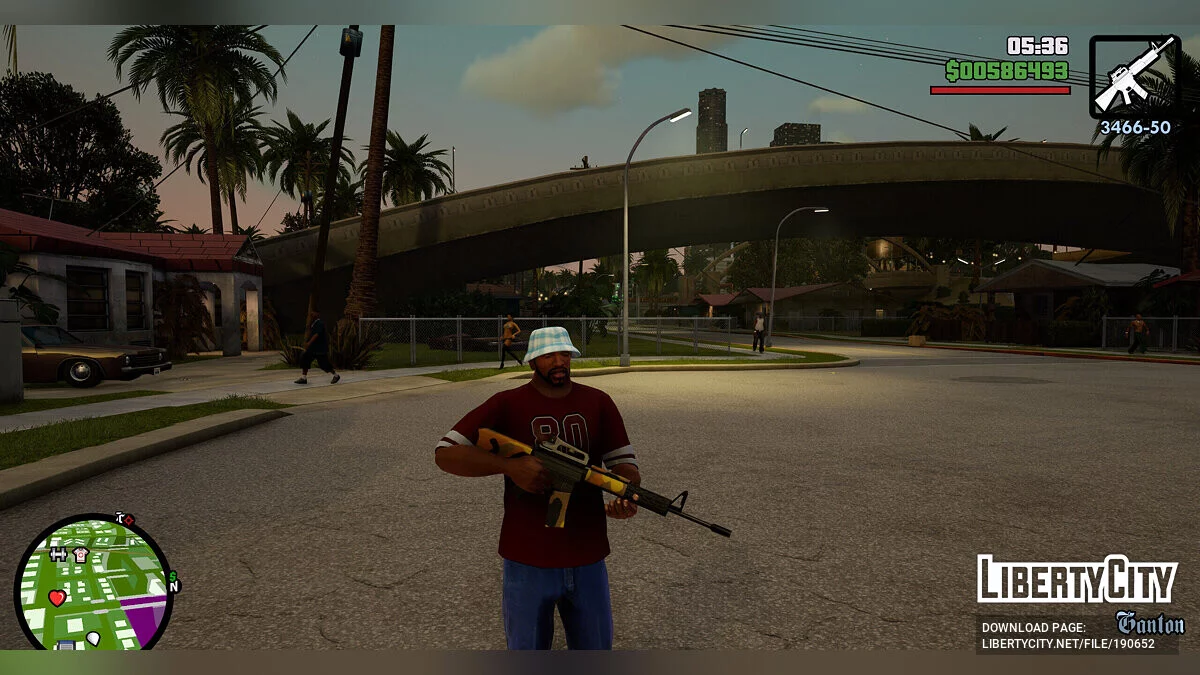The height and width of the screenshot is (675, 1200).
Task: Click the red diamond marker on the radar edge
Action: coord(128,520)
